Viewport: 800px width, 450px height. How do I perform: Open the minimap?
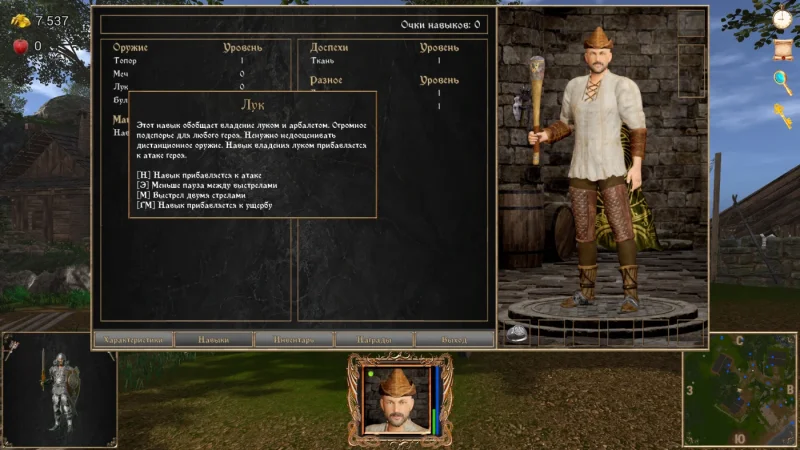click(x=739, y=389)
